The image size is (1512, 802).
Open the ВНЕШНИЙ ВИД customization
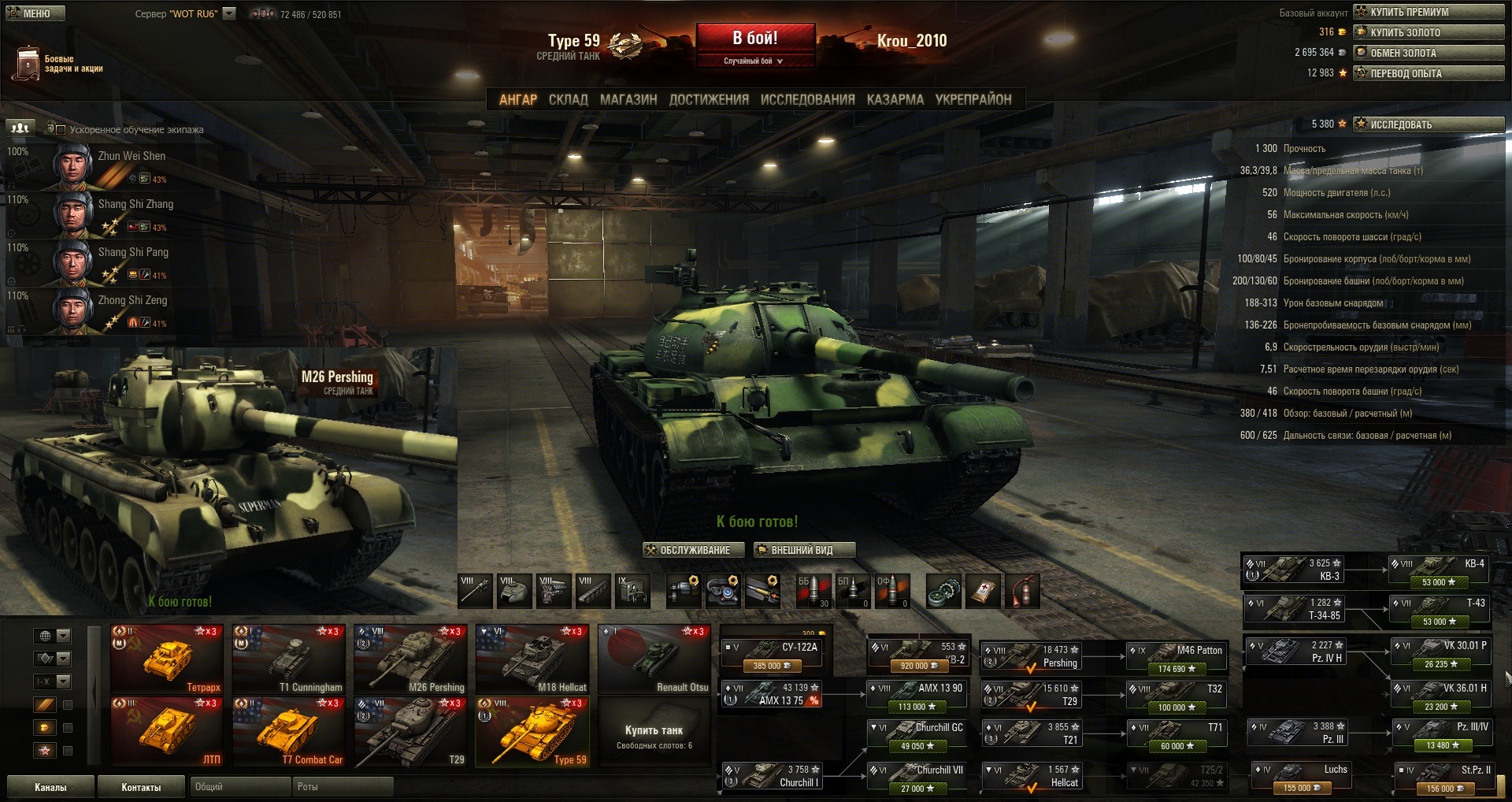803,550
